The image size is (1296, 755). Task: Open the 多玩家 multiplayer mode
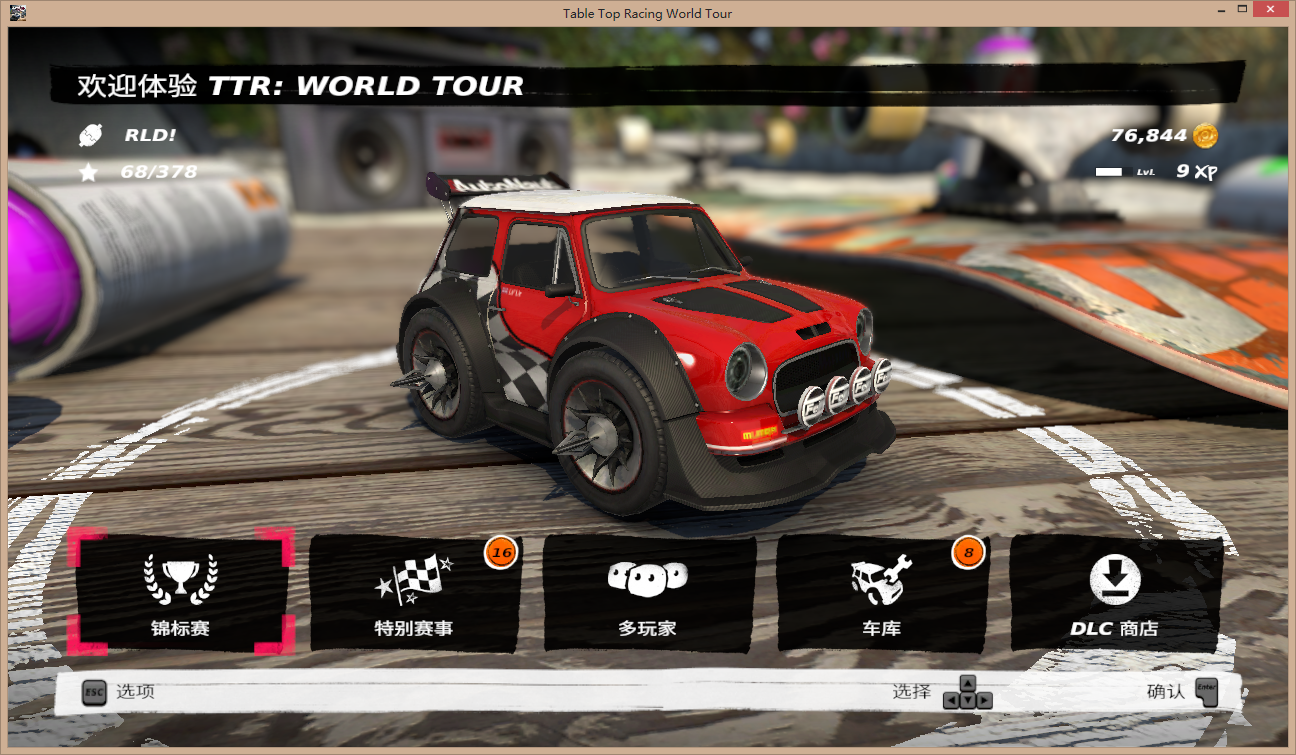point(648,593)
